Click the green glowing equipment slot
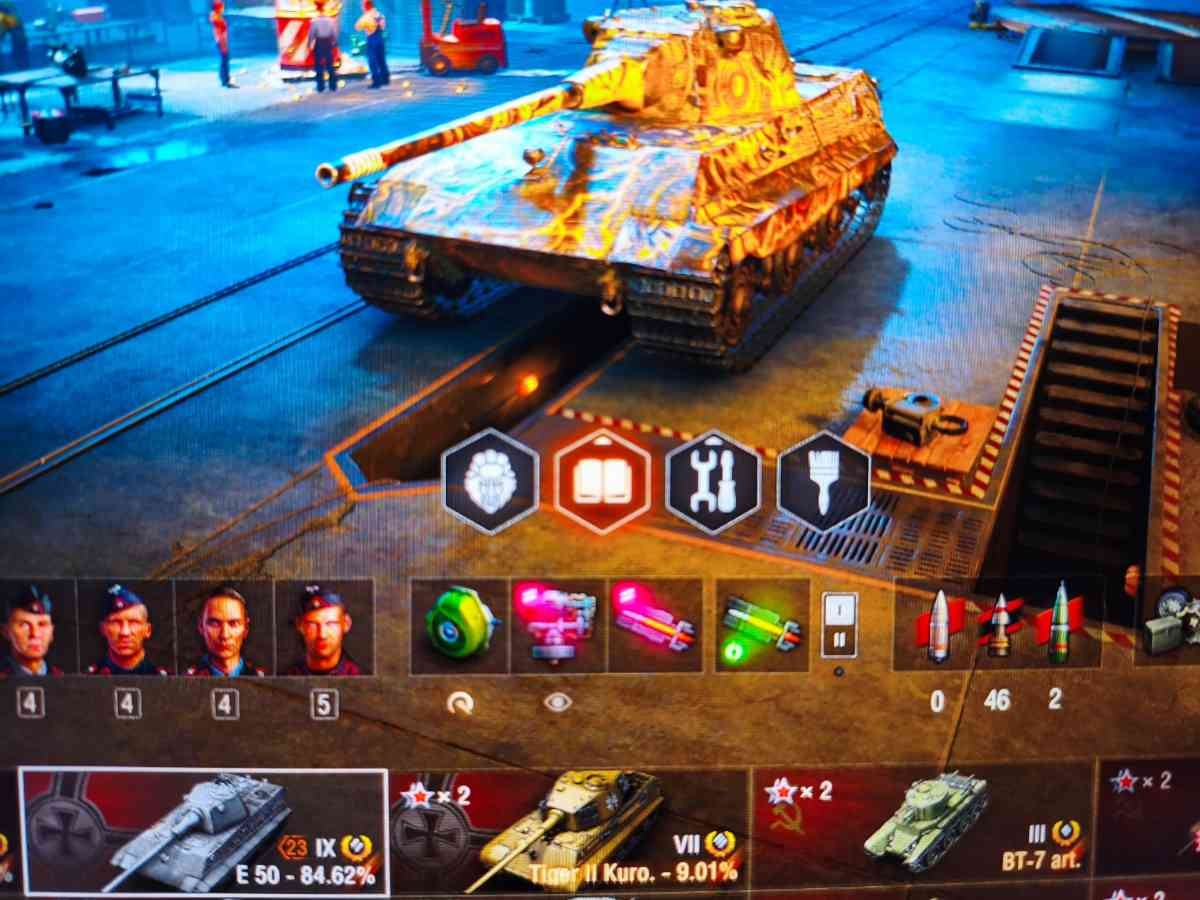 coord(763,625)
